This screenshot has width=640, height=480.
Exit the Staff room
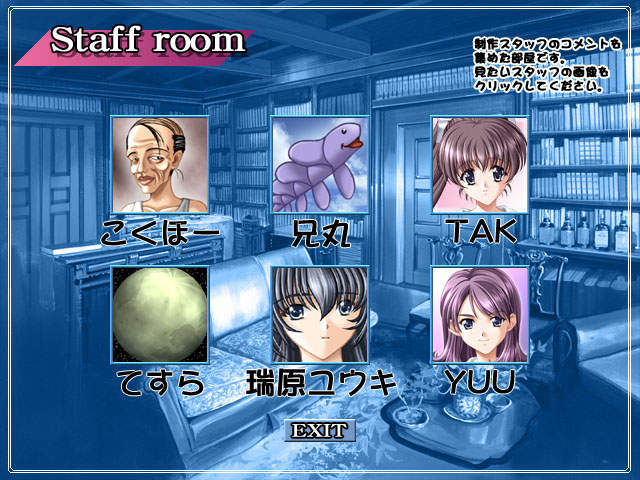click(320, 431)
